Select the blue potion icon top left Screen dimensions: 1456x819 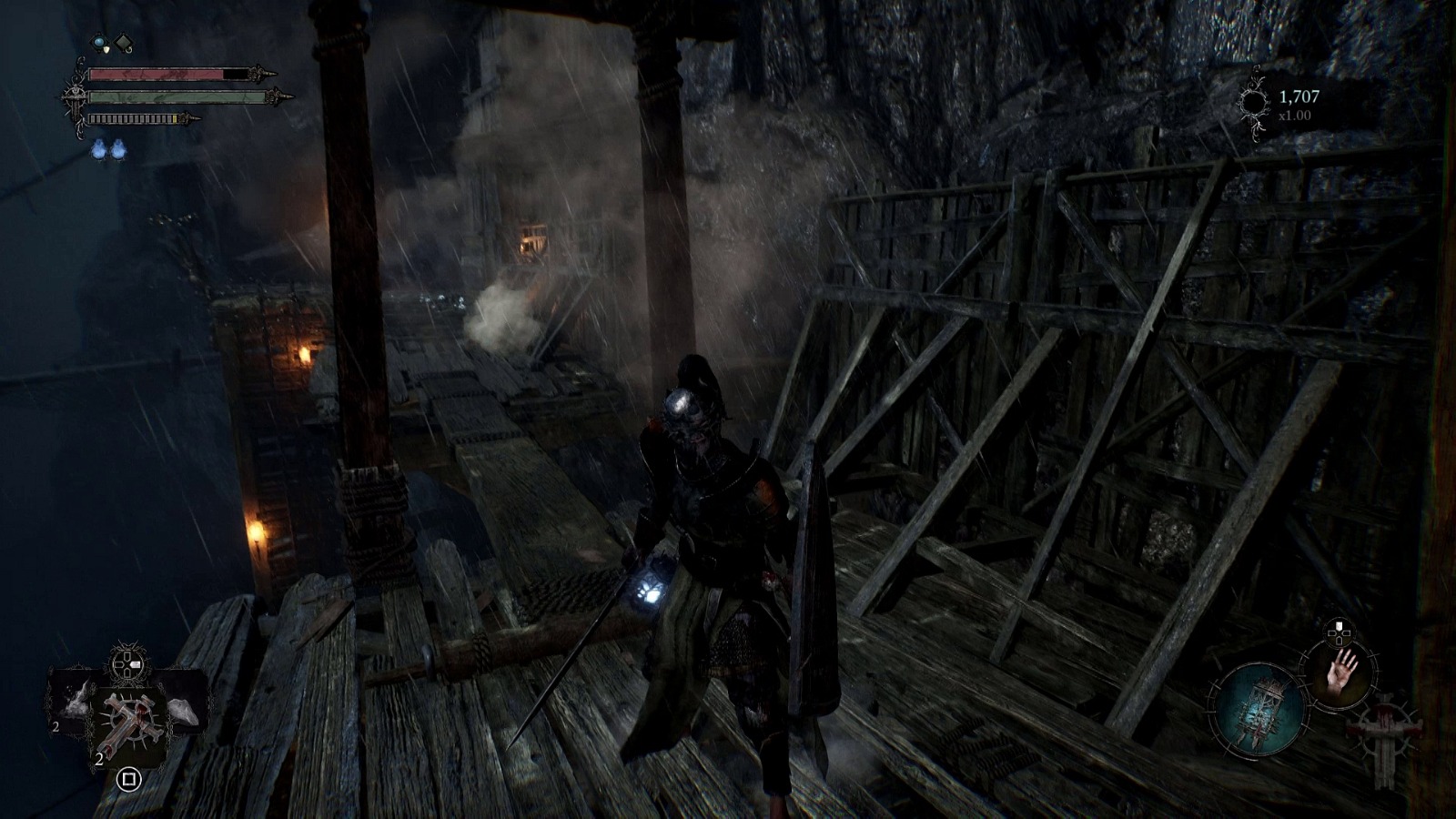99,43
